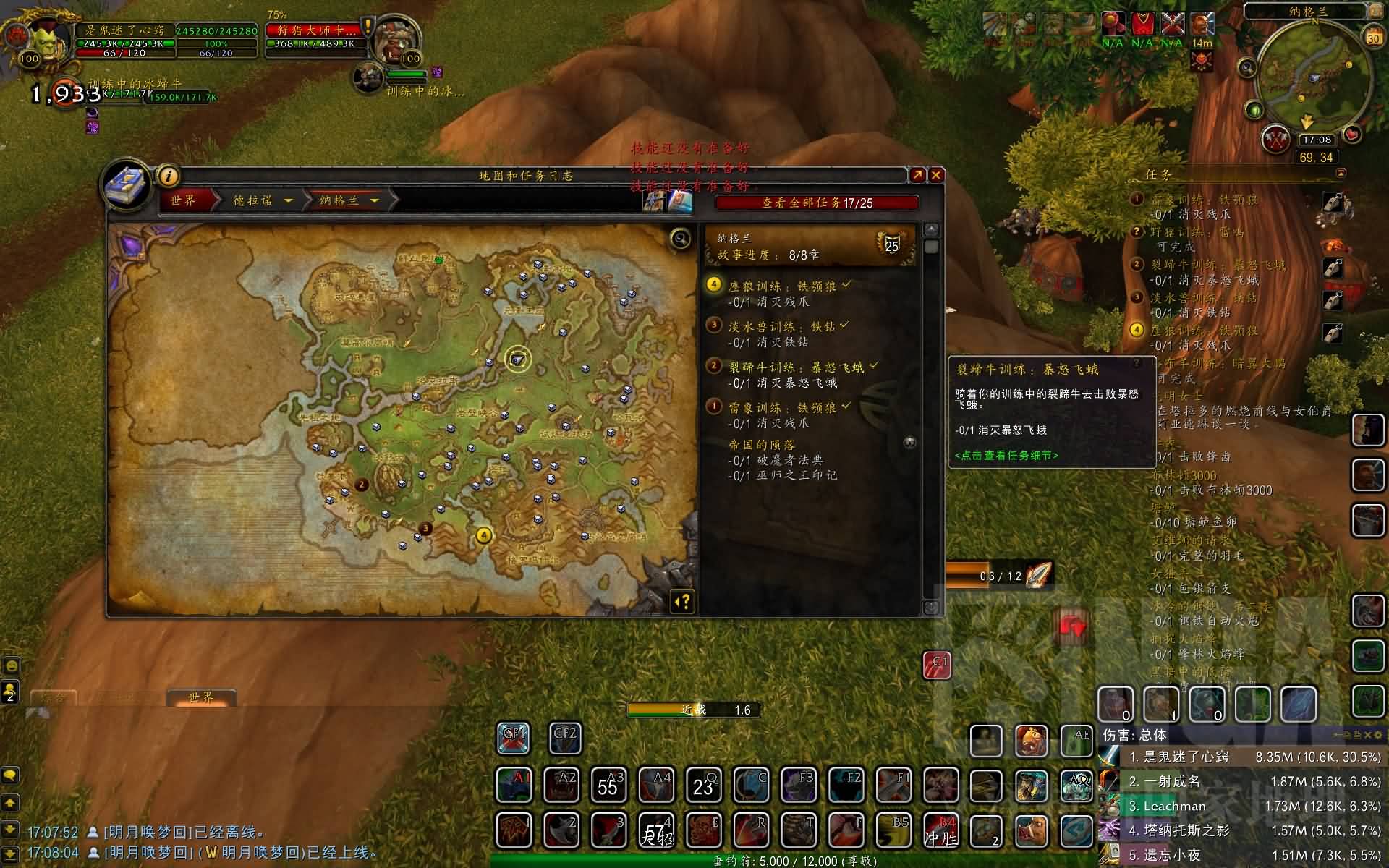Open the calendar icon showing 30
Image resolution: width=1389 pixels, height=868 pixels.
[1372, 37]
